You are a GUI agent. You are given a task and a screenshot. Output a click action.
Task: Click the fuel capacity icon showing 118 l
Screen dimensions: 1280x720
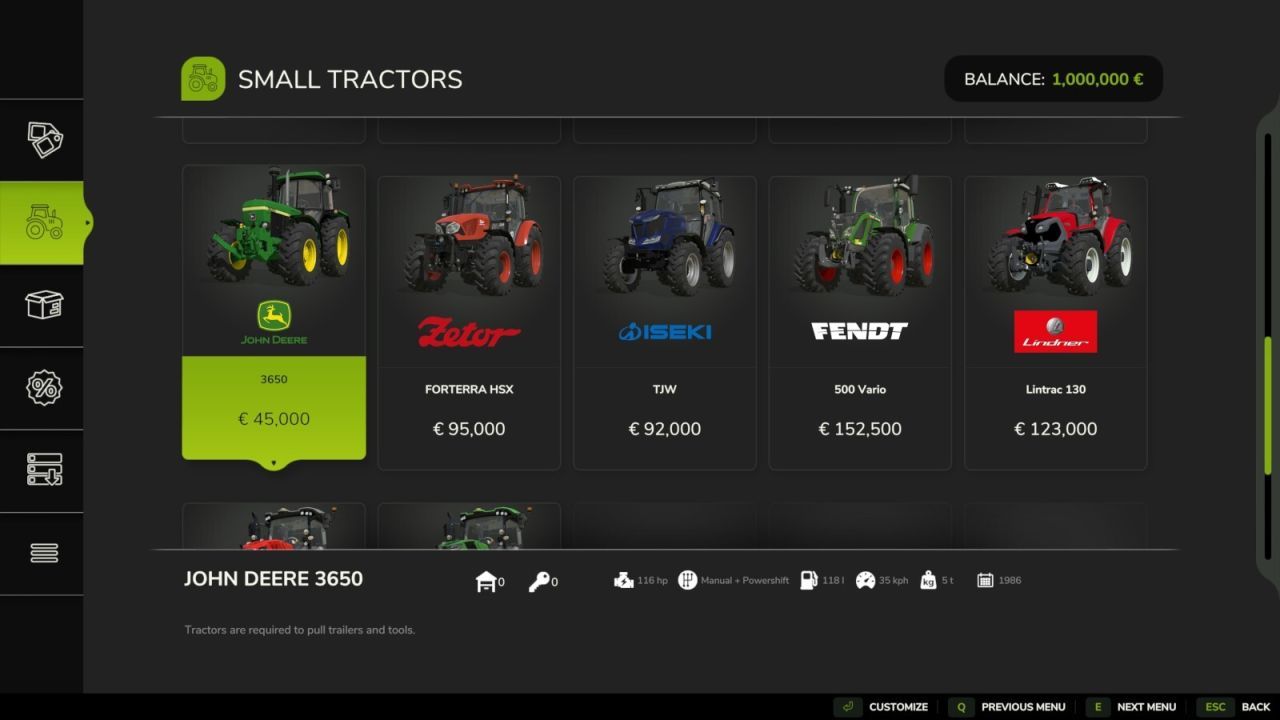tap(811, 579)
